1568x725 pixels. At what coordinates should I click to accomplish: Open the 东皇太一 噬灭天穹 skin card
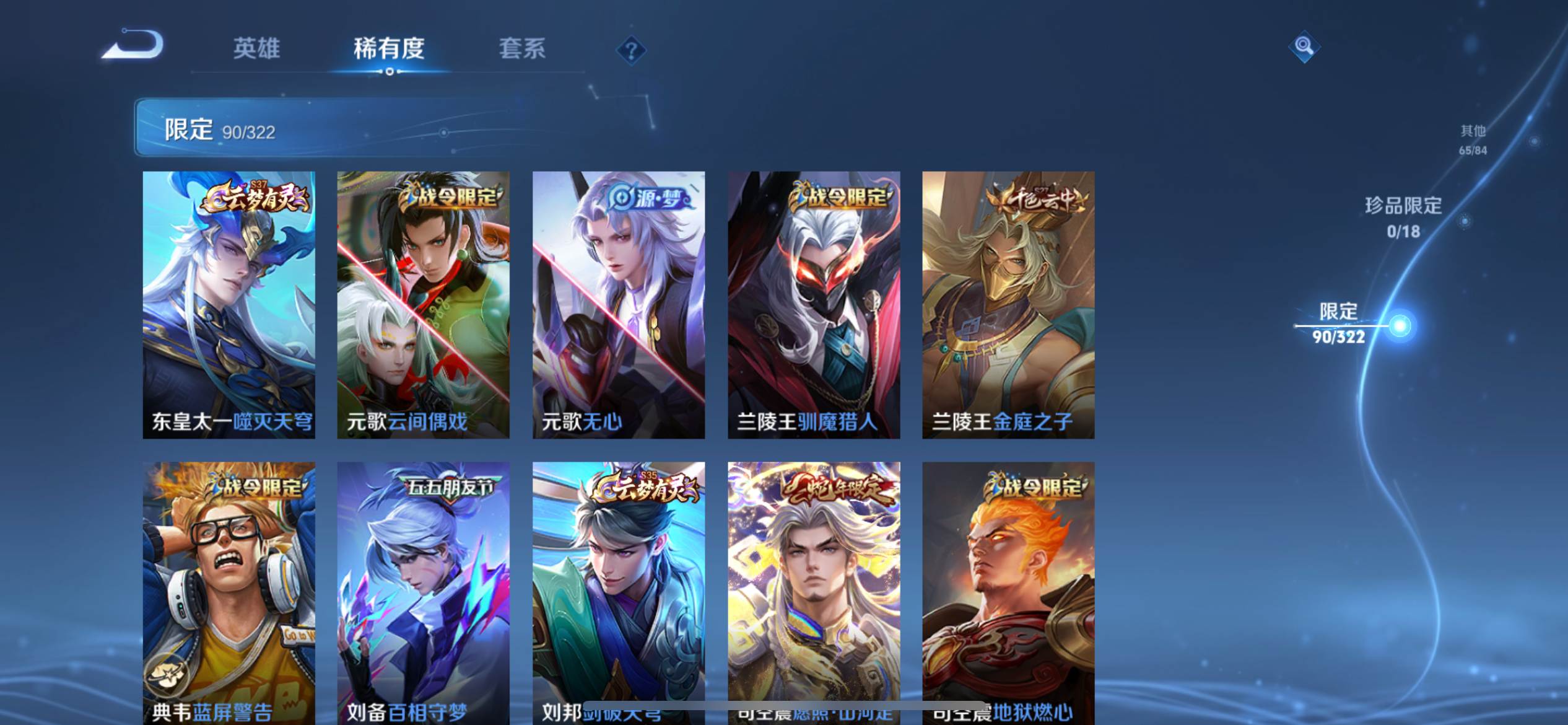tap(229, 305)
